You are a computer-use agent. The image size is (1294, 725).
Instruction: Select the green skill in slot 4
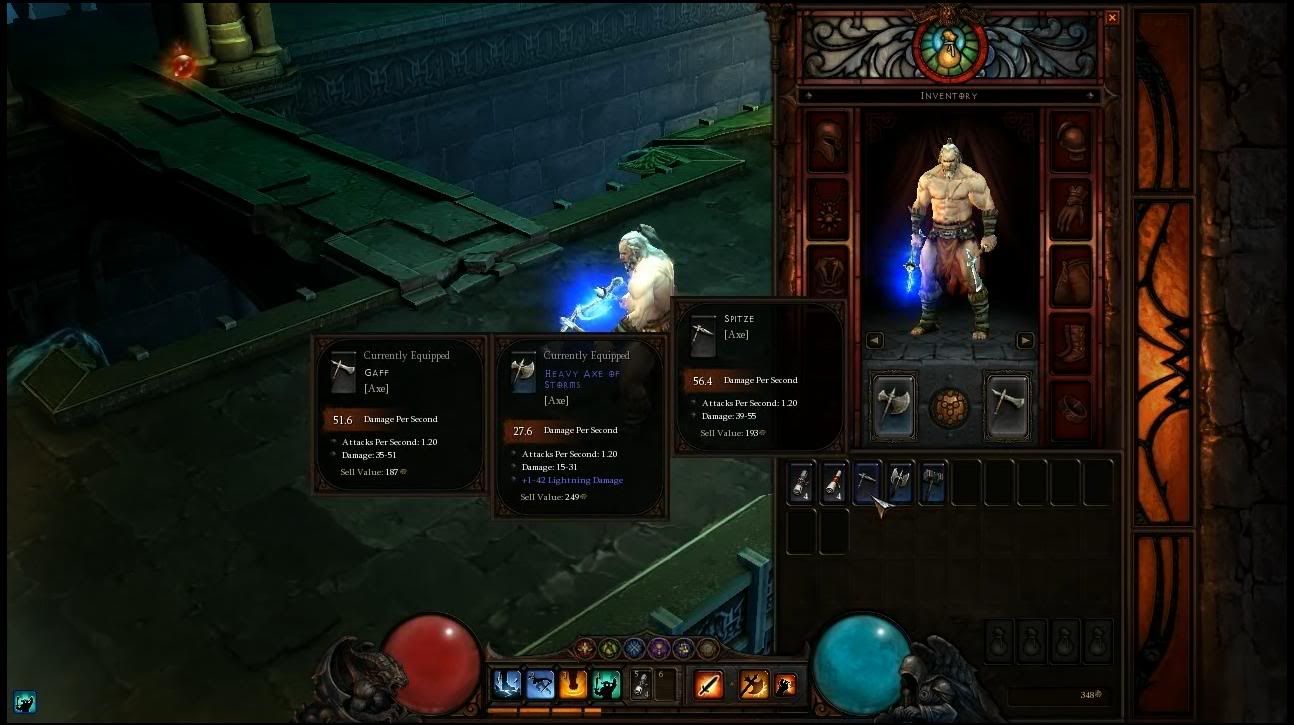point(605,684)
